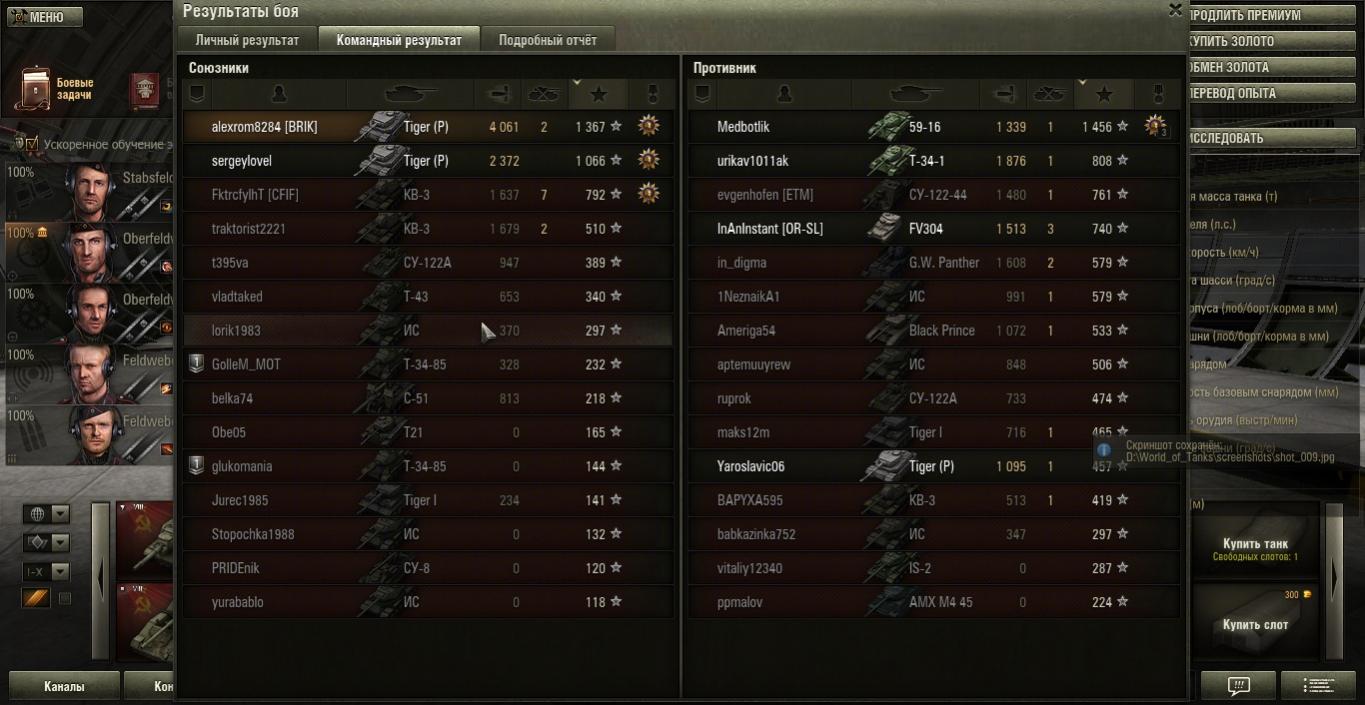The width and height of the screenshot is (1365, 705).
Task: Open Перевод опыта option
Action: [1274, 94]
